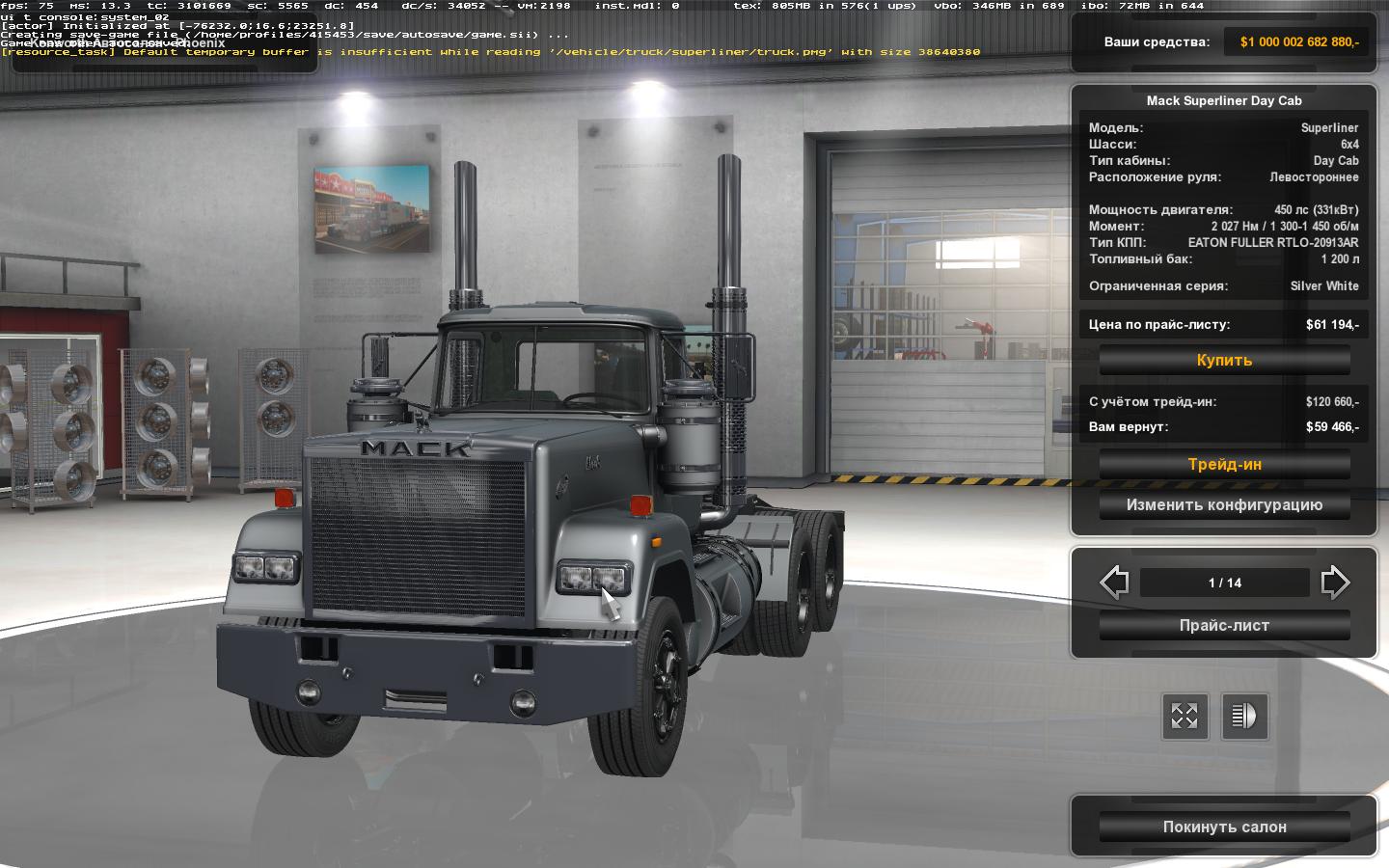Buy the truck with the Купить button

1224,361
